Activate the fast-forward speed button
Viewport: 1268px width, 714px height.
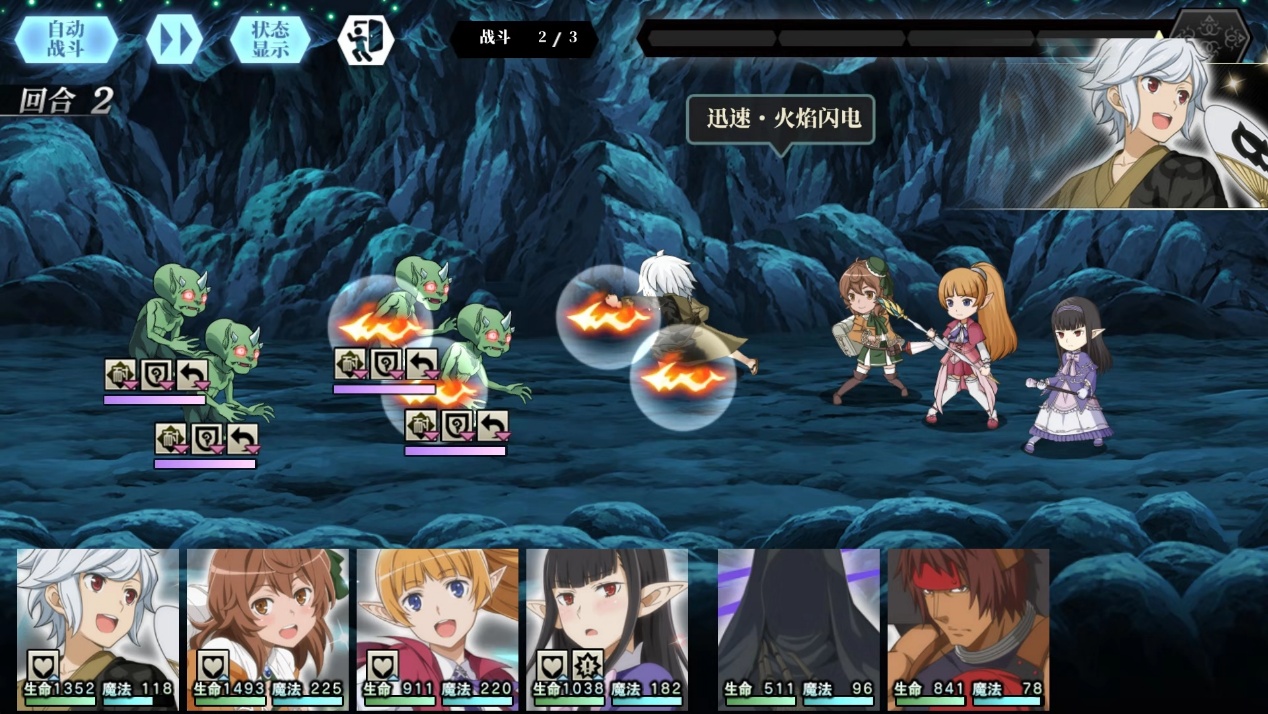tap(174, 40)
